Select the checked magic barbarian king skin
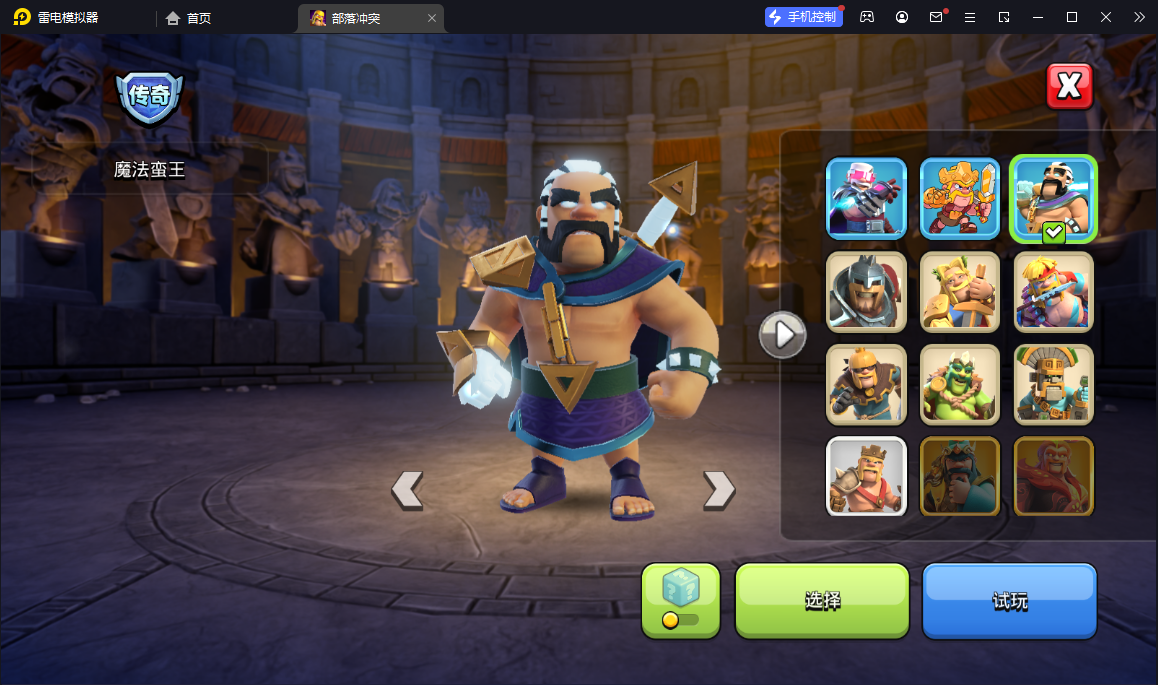Image resolution: width=1158 pixels, height=685 pixels. click(1053, 198)
